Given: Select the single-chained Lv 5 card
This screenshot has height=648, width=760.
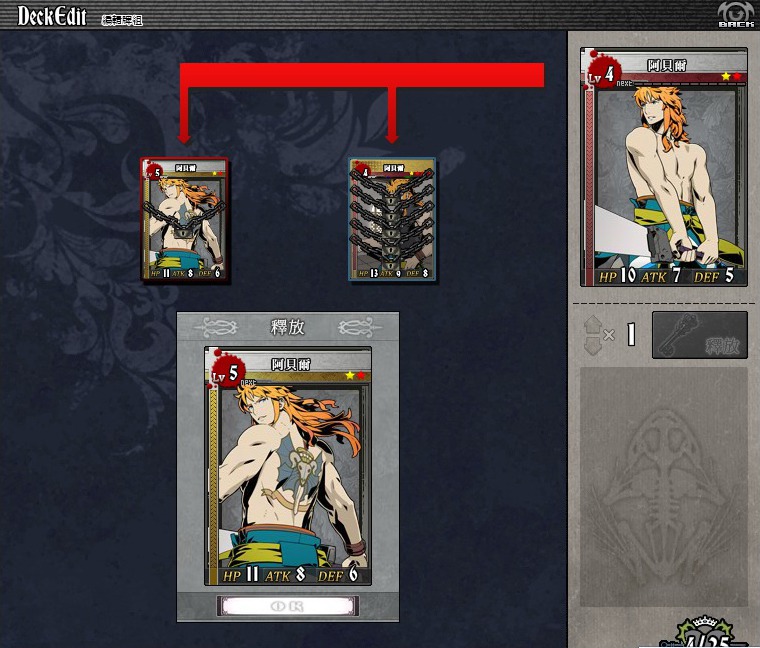Looking at the screenshot, I should (x=185, y=220).
